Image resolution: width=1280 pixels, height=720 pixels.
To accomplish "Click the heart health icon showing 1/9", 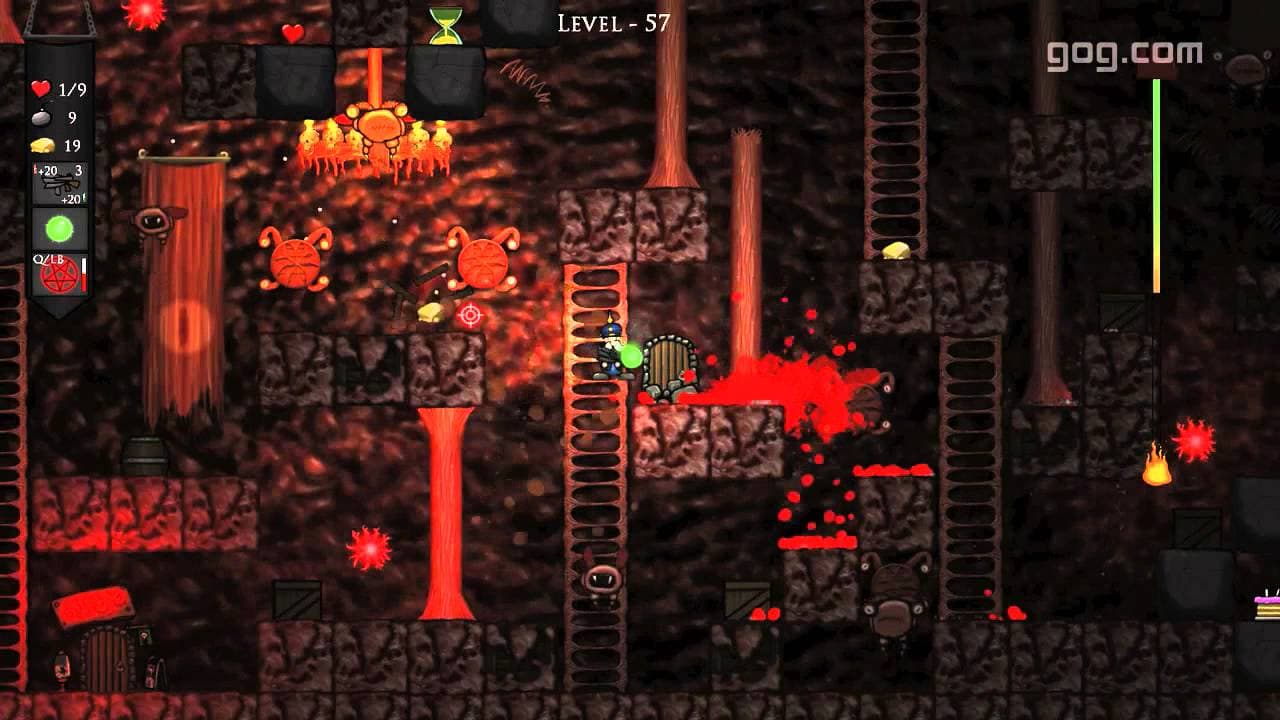I will click(40, 87).
